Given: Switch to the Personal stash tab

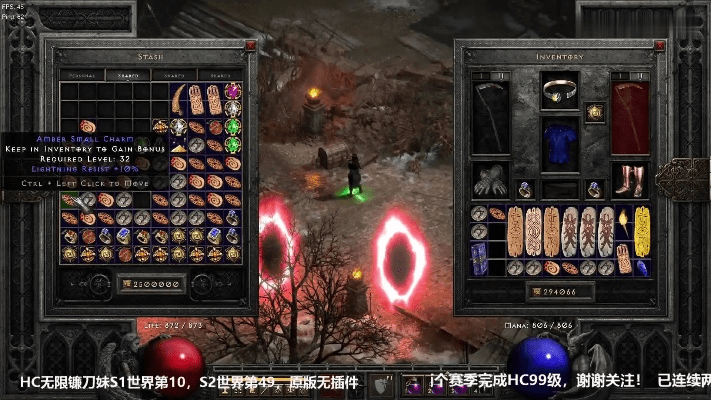Looking at the screenshot, I should (x=78, y=75).
